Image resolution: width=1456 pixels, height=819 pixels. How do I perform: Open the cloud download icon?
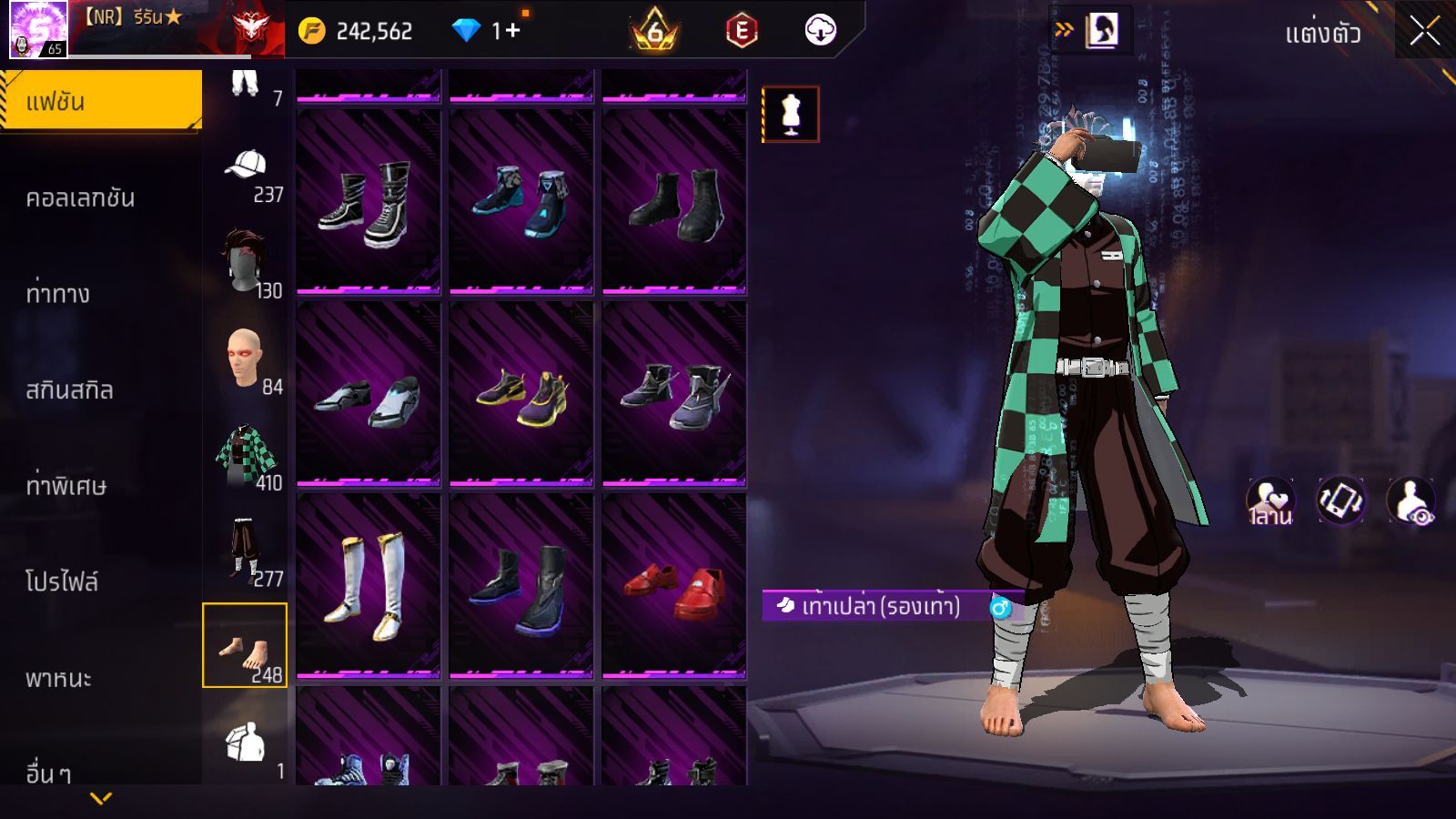[x=821, y=31]
